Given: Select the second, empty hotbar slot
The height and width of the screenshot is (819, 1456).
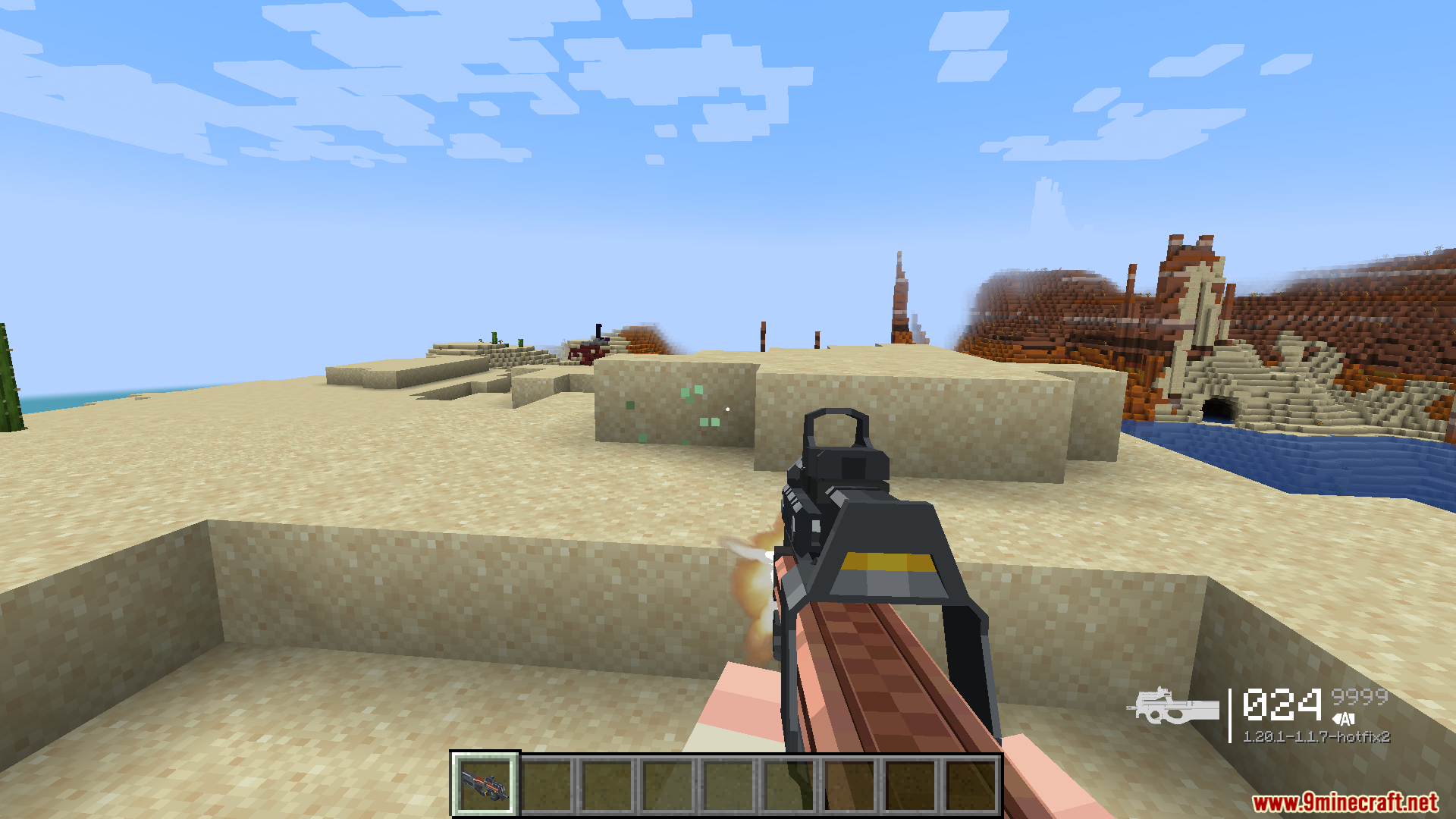Looking at the screenshot, I should click(x=546, y=785).
